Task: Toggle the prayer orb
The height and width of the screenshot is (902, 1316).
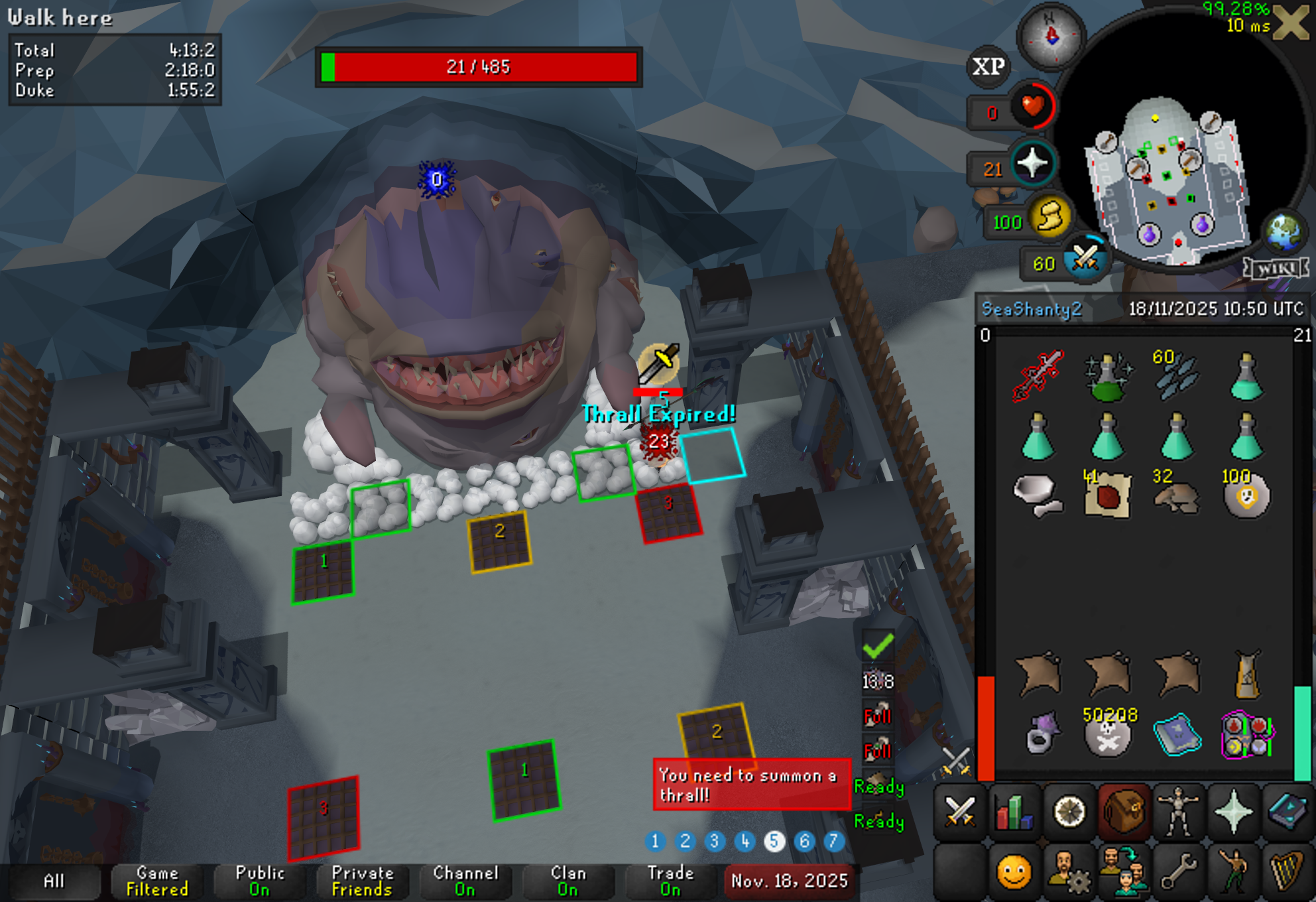Action: 1032,164
